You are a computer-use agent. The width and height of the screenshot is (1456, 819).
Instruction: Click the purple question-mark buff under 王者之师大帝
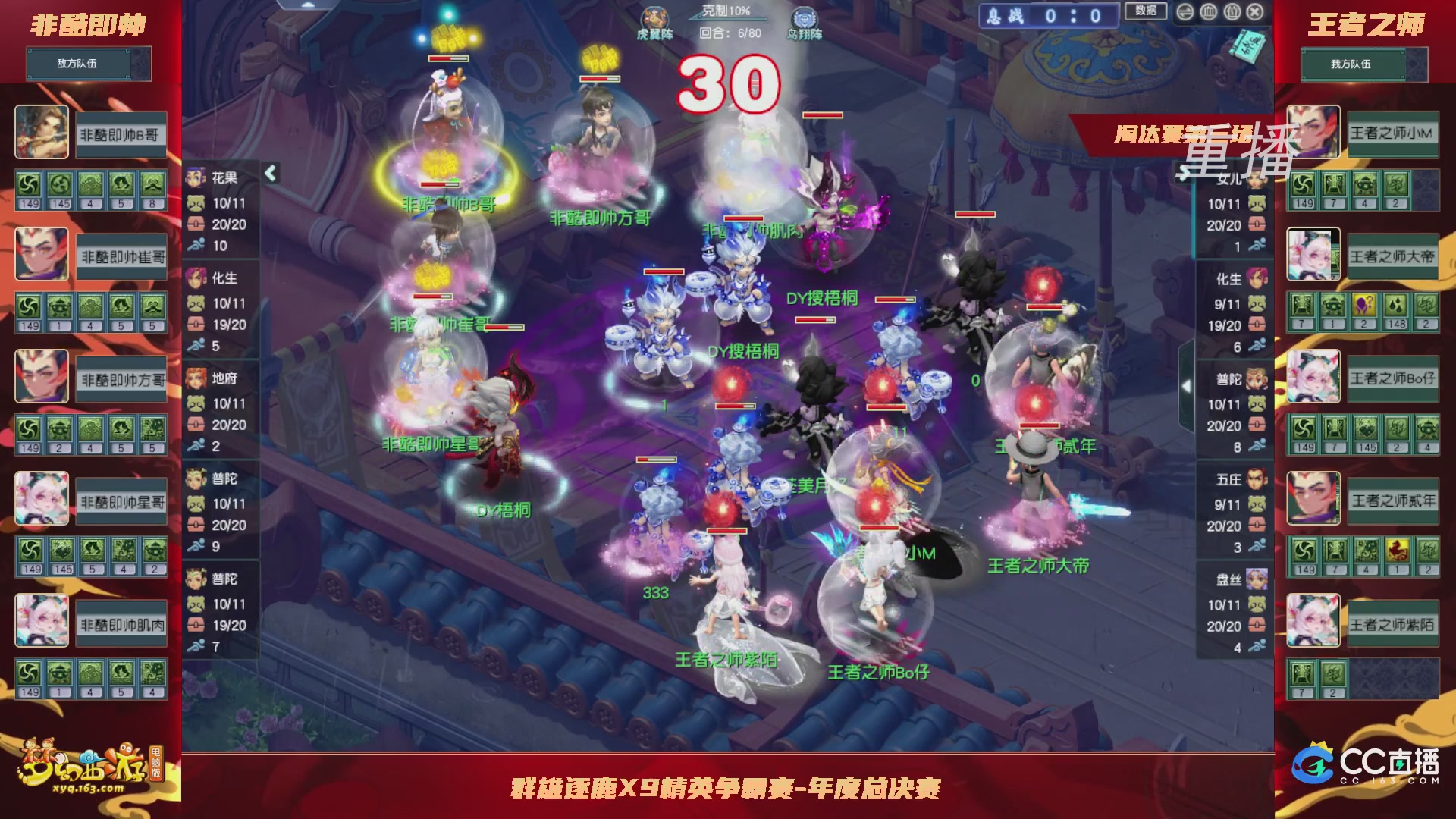point(1364,303)
